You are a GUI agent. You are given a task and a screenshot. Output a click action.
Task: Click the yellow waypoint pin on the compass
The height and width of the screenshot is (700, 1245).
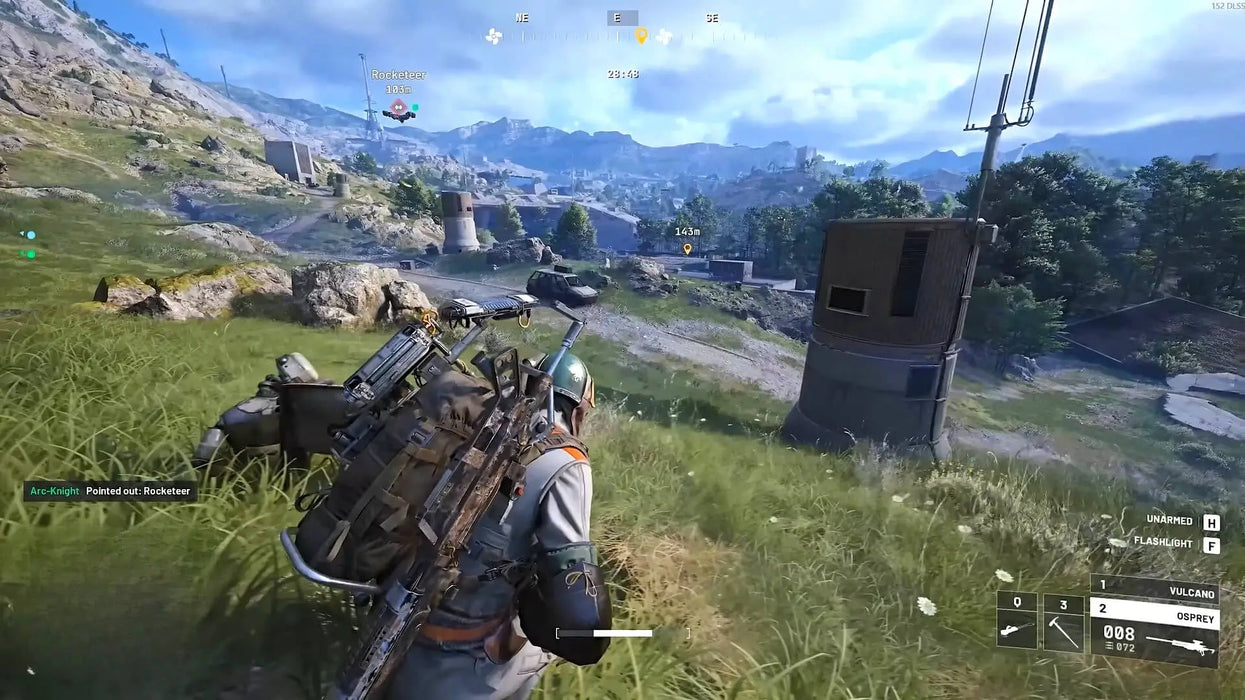[x=641, y=36]
